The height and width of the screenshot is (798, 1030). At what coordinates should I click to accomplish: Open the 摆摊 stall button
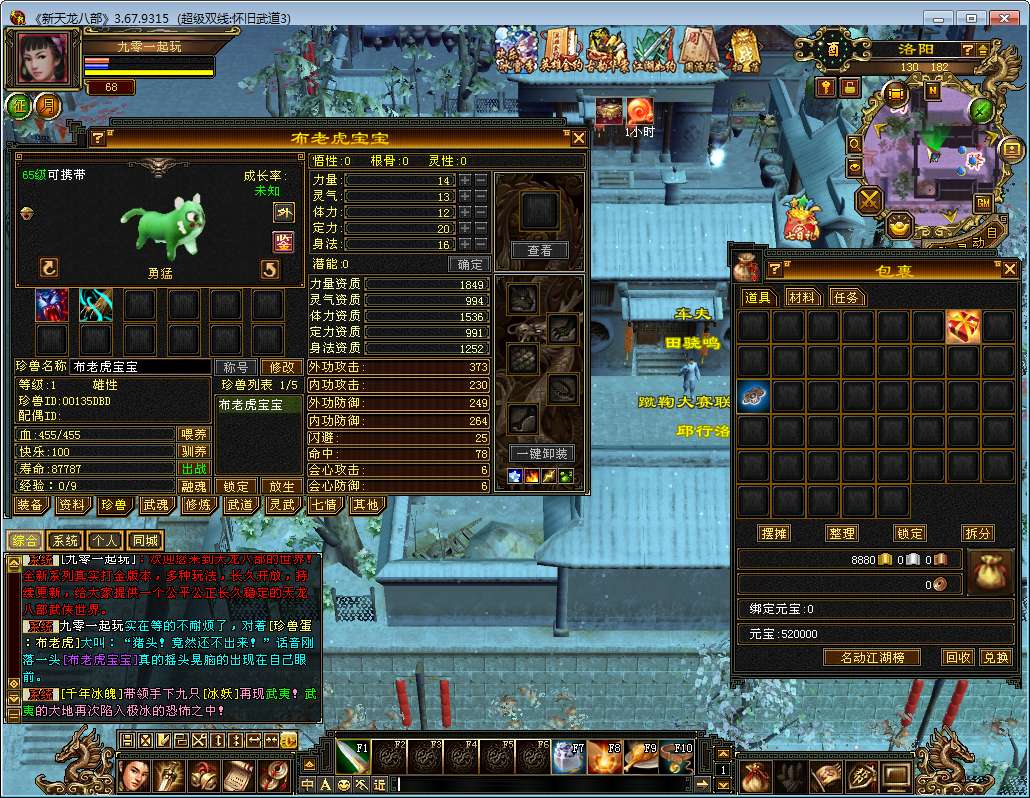pos(774,533)
